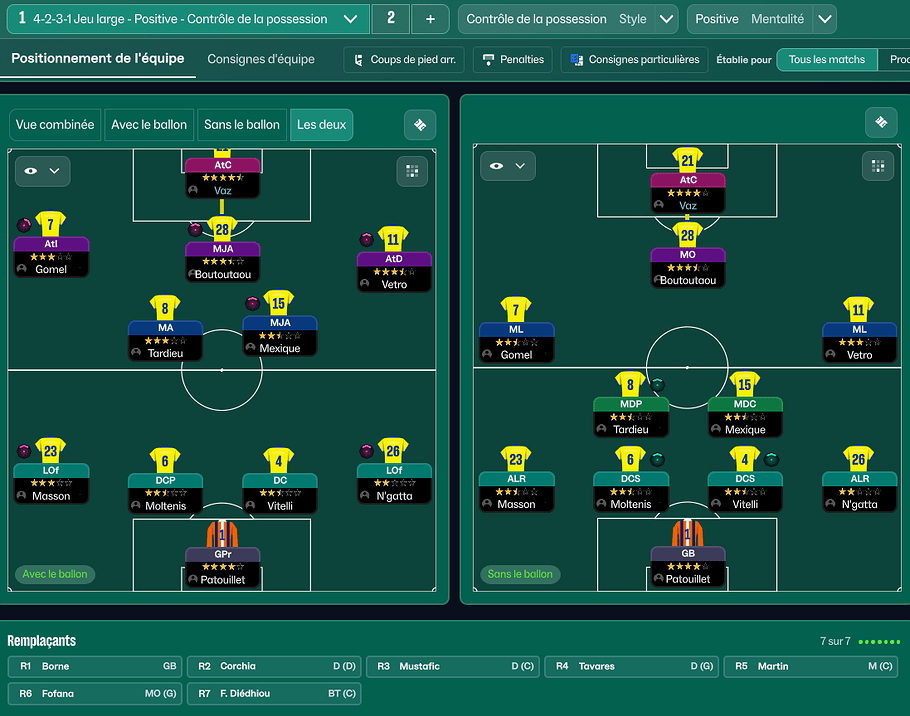Screen dimensions: 910x716
Task: Select tactic slot number 2
Action: click(x=391, y=19)
